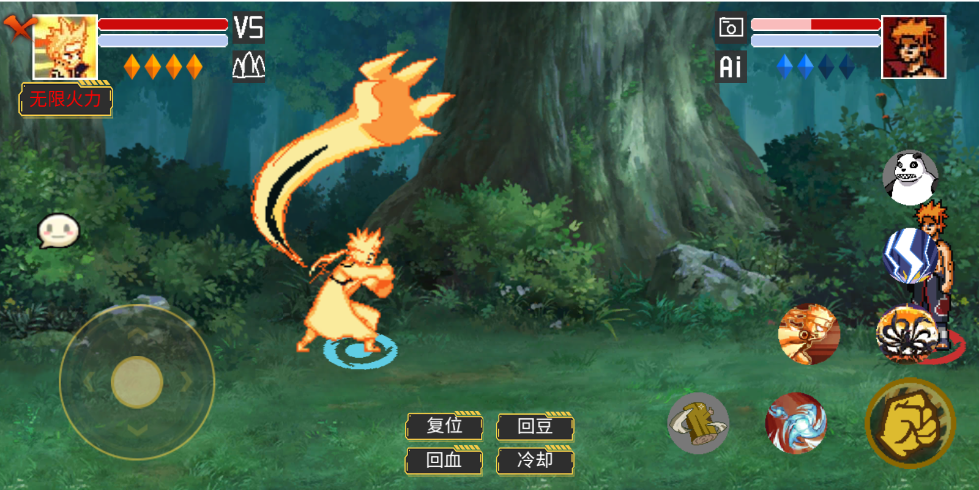Activate the nine-tails orb skill

[906, 334]
